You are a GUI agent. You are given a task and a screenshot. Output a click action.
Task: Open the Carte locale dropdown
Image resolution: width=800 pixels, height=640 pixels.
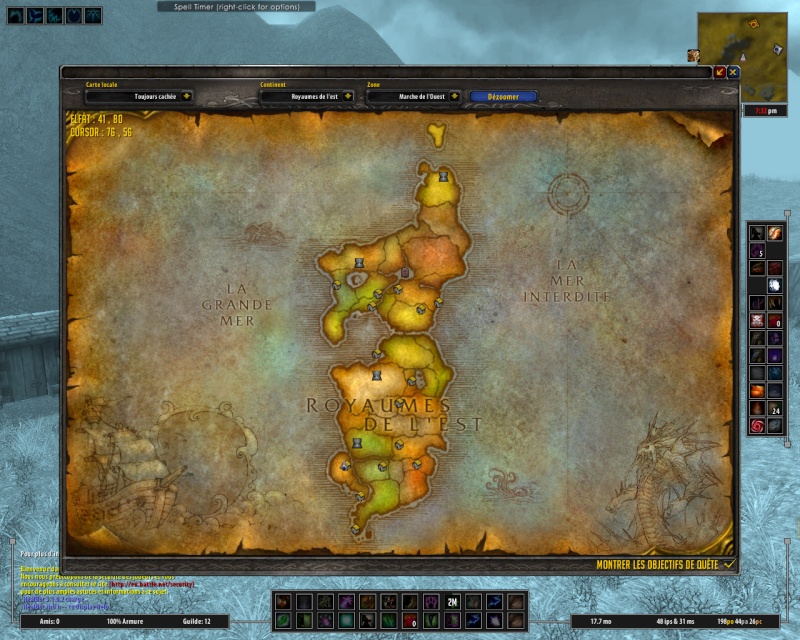click(186, 97)
